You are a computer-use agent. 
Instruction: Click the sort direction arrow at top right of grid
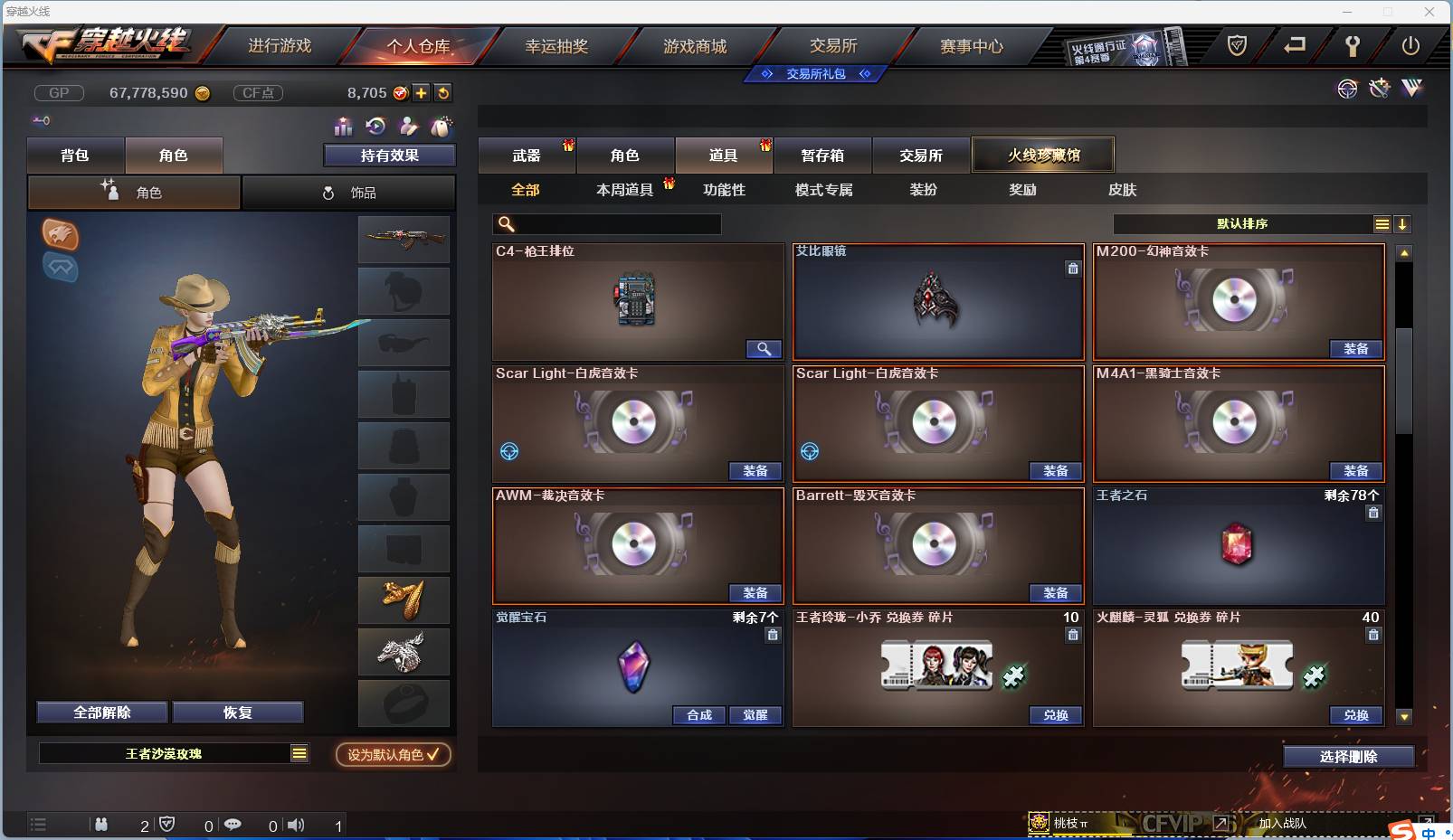tap(1403, 224)
